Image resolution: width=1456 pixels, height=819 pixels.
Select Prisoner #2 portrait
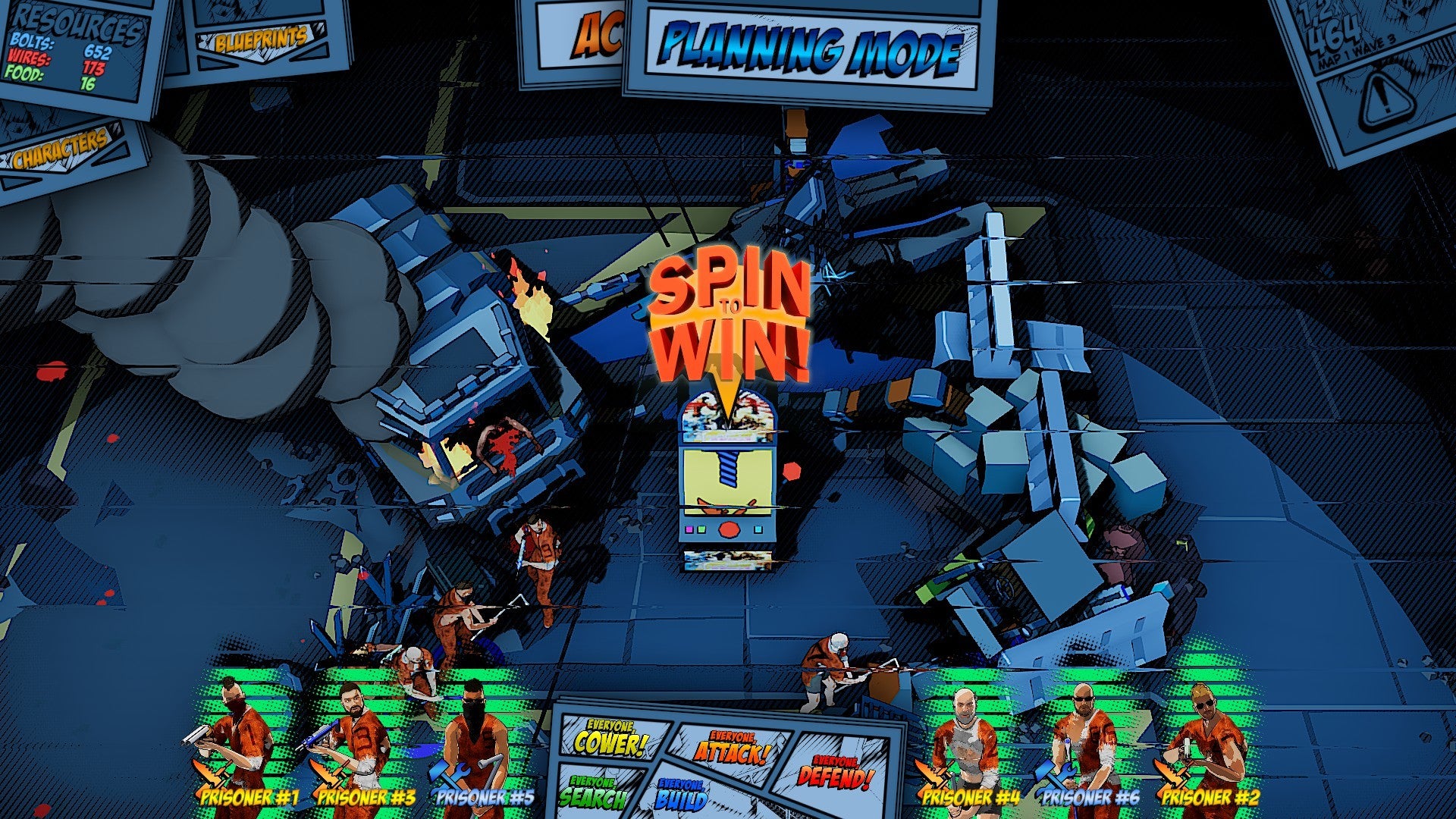[x=1207, y=747]
